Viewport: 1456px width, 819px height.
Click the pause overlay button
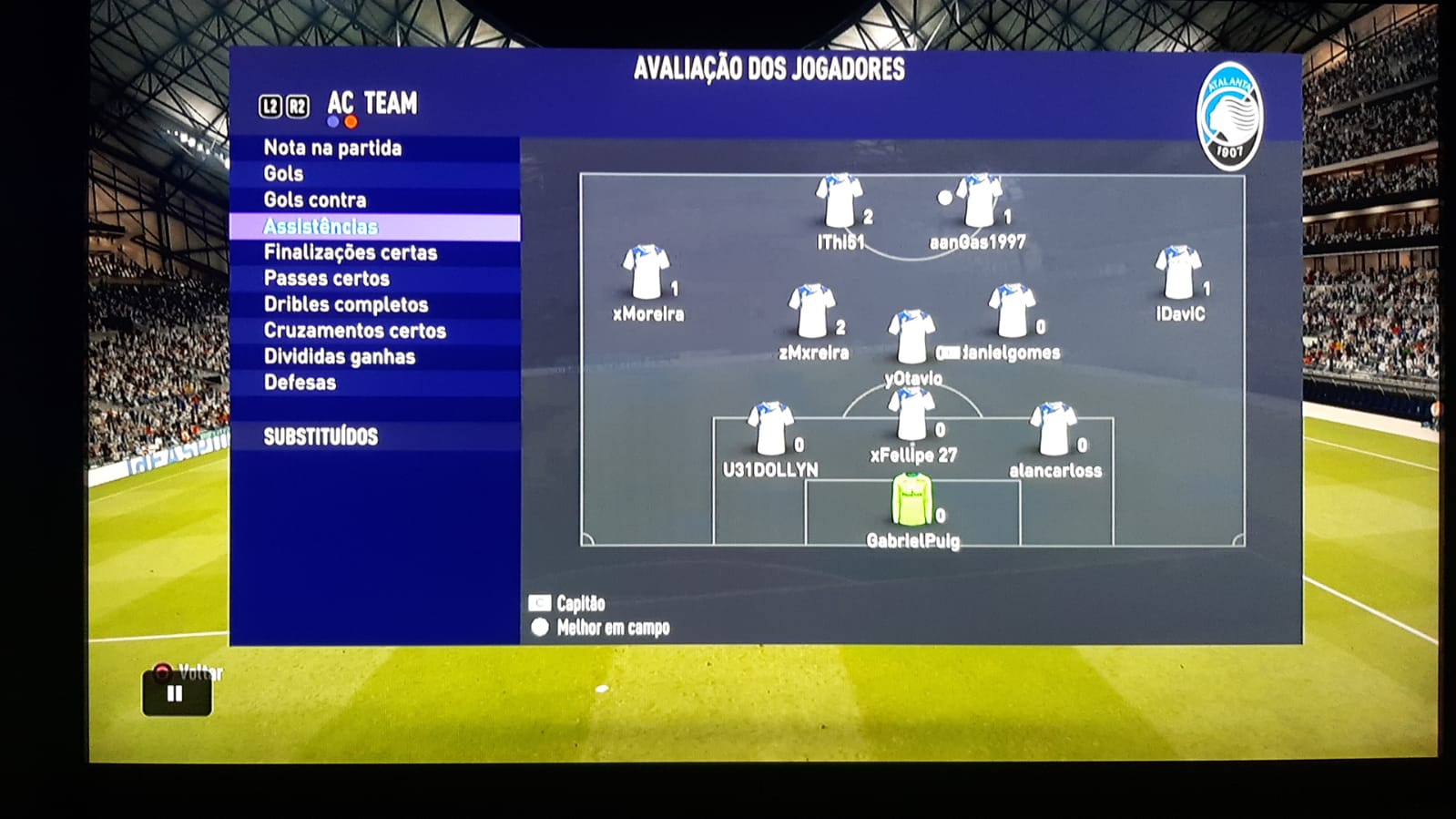tap(176, 694)
